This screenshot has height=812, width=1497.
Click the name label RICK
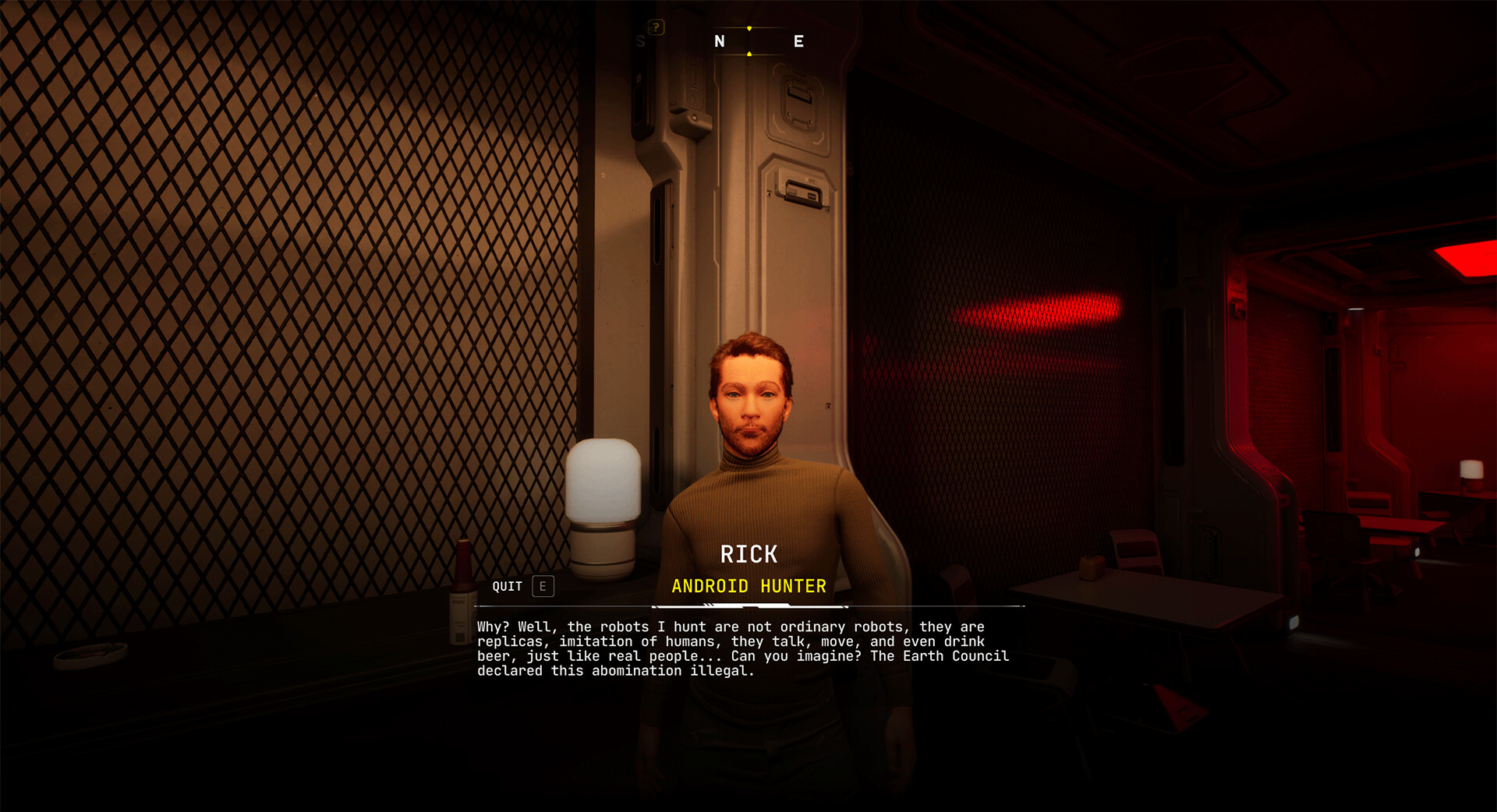tap(748, 553)
